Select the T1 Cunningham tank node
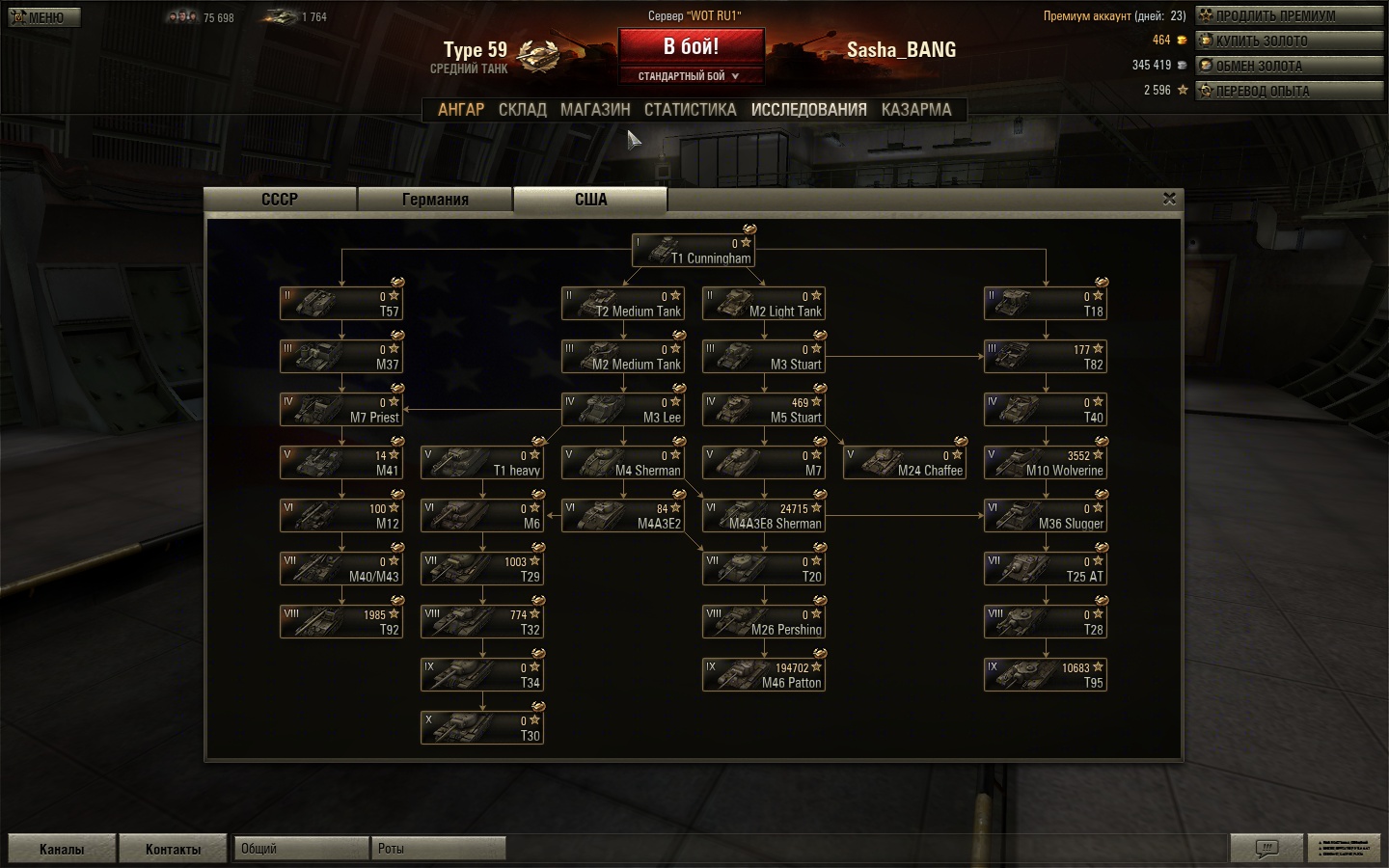 [693, 251]
